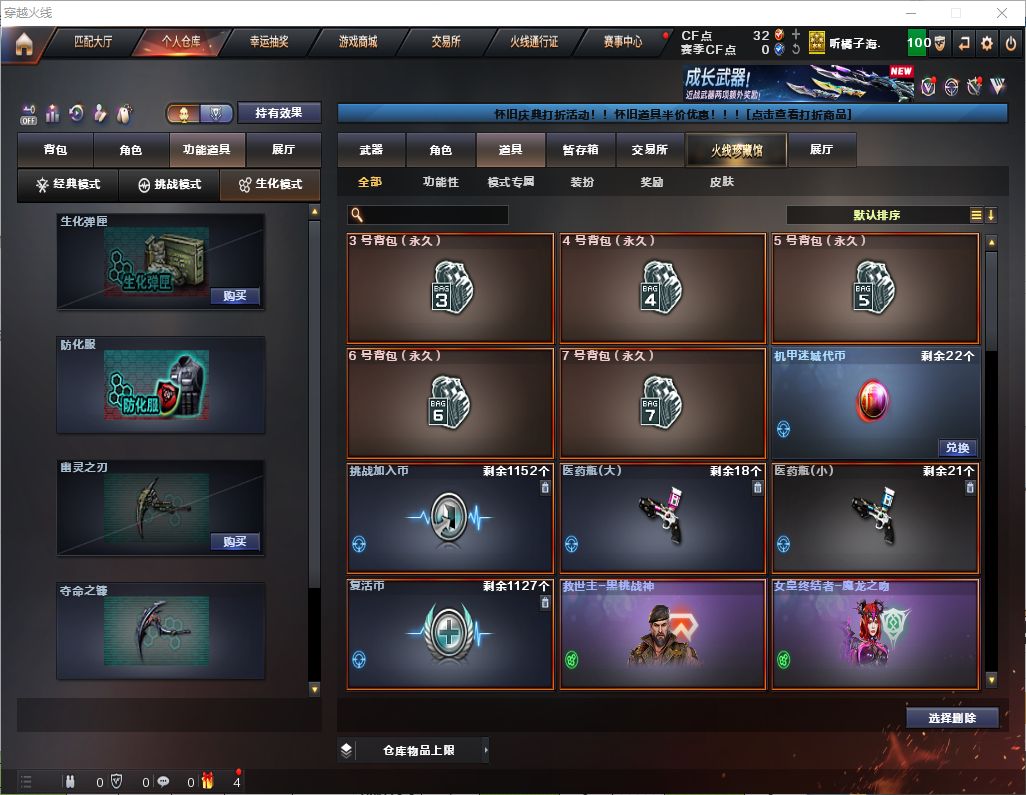Select the 3号背包 permanent bag item
Viewport: 1026px width, 795px height.
[450, 289]
